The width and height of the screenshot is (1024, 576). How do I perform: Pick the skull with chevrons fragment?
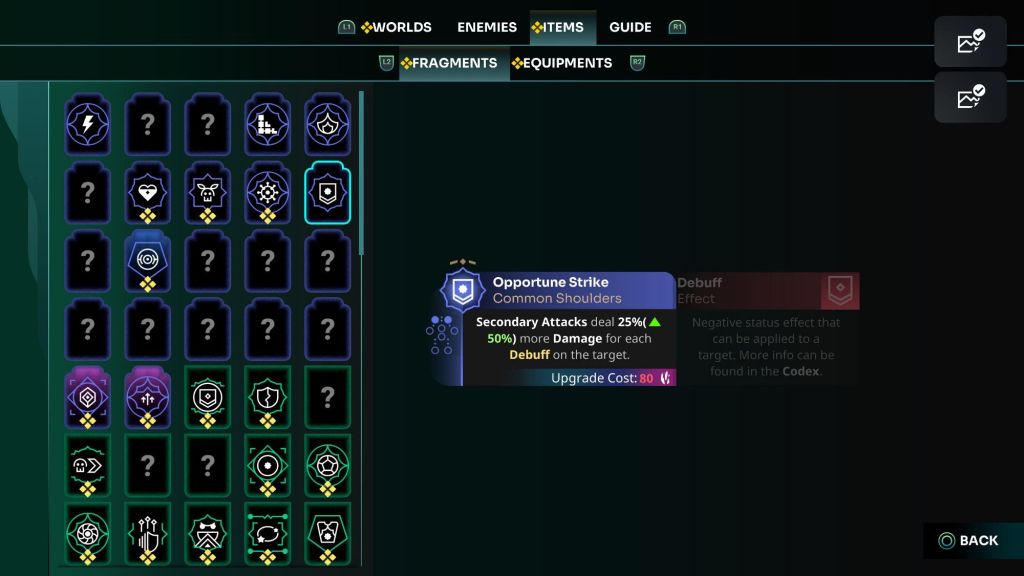coord(87,463)
